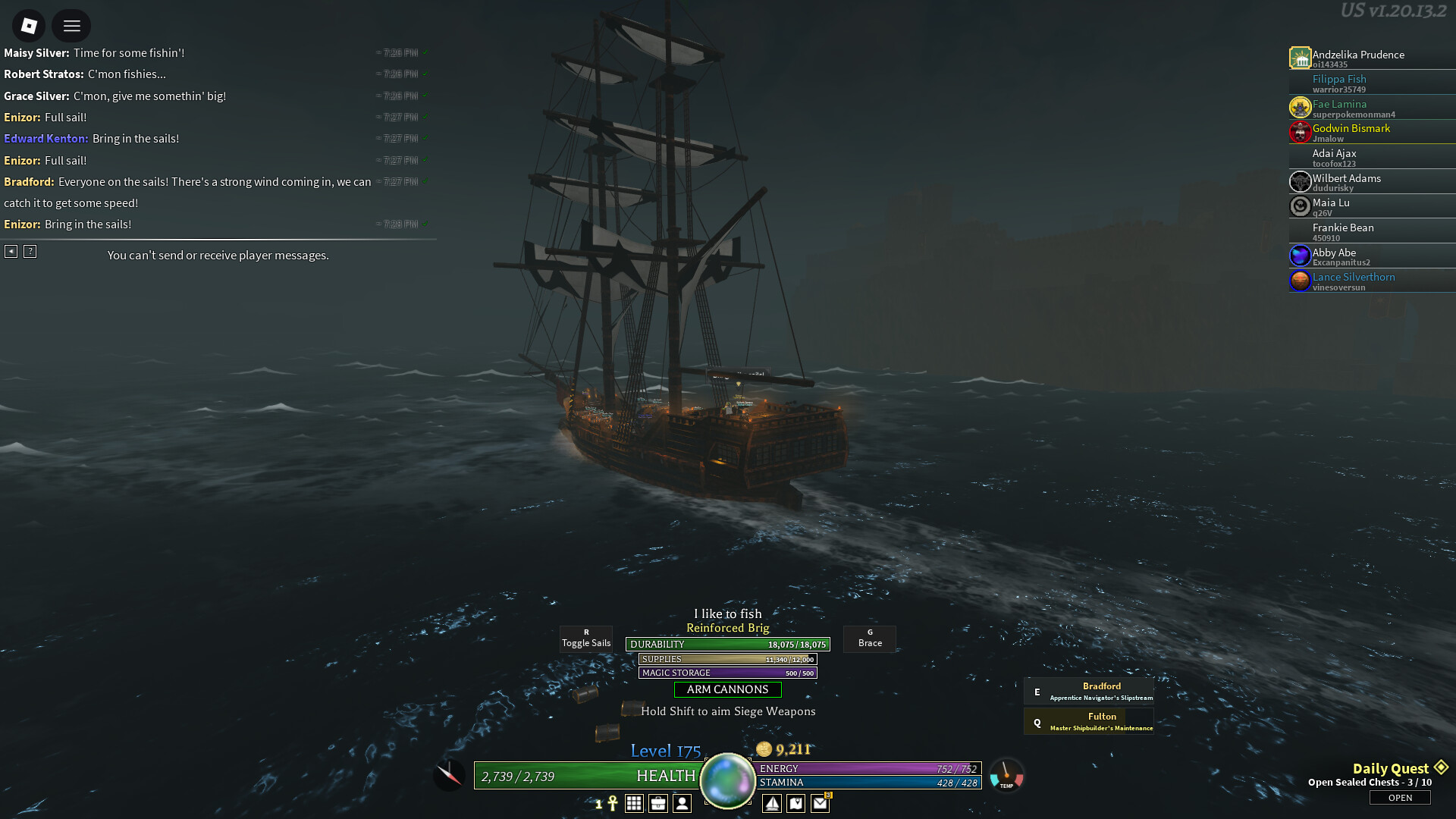Use Fulton's Master Shipbuilder's Maintenance ability
The image size is (1456, 819).
click(1089, 722)
